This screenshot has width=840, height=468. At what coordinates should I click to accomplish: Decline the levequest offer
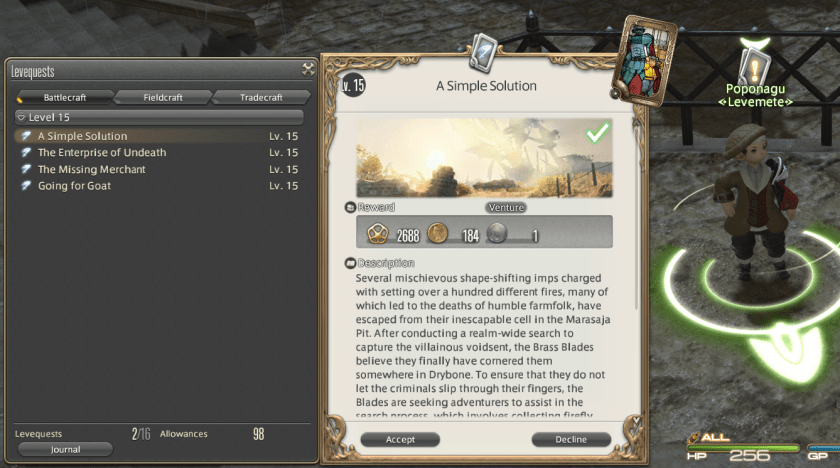tap(571, 439)
